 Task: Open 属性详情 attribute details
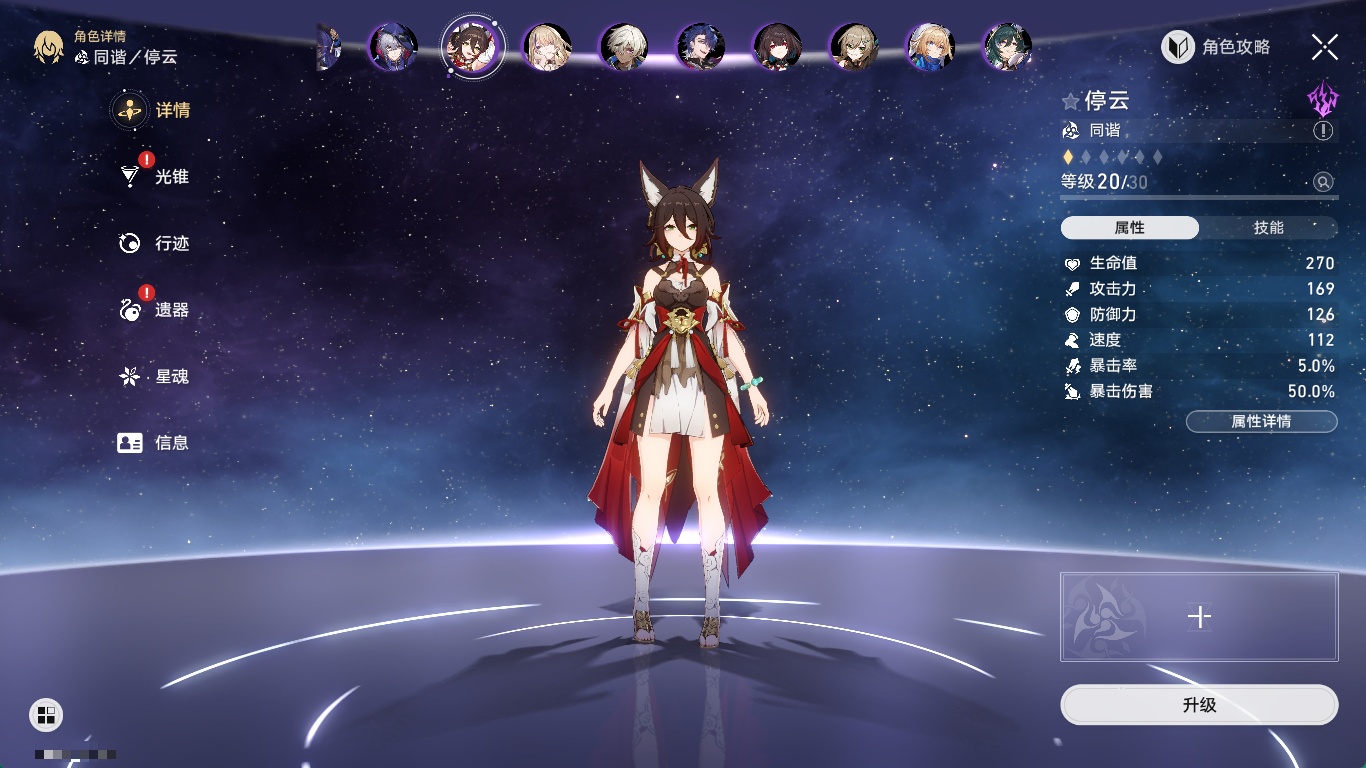tap(1261, 421)
